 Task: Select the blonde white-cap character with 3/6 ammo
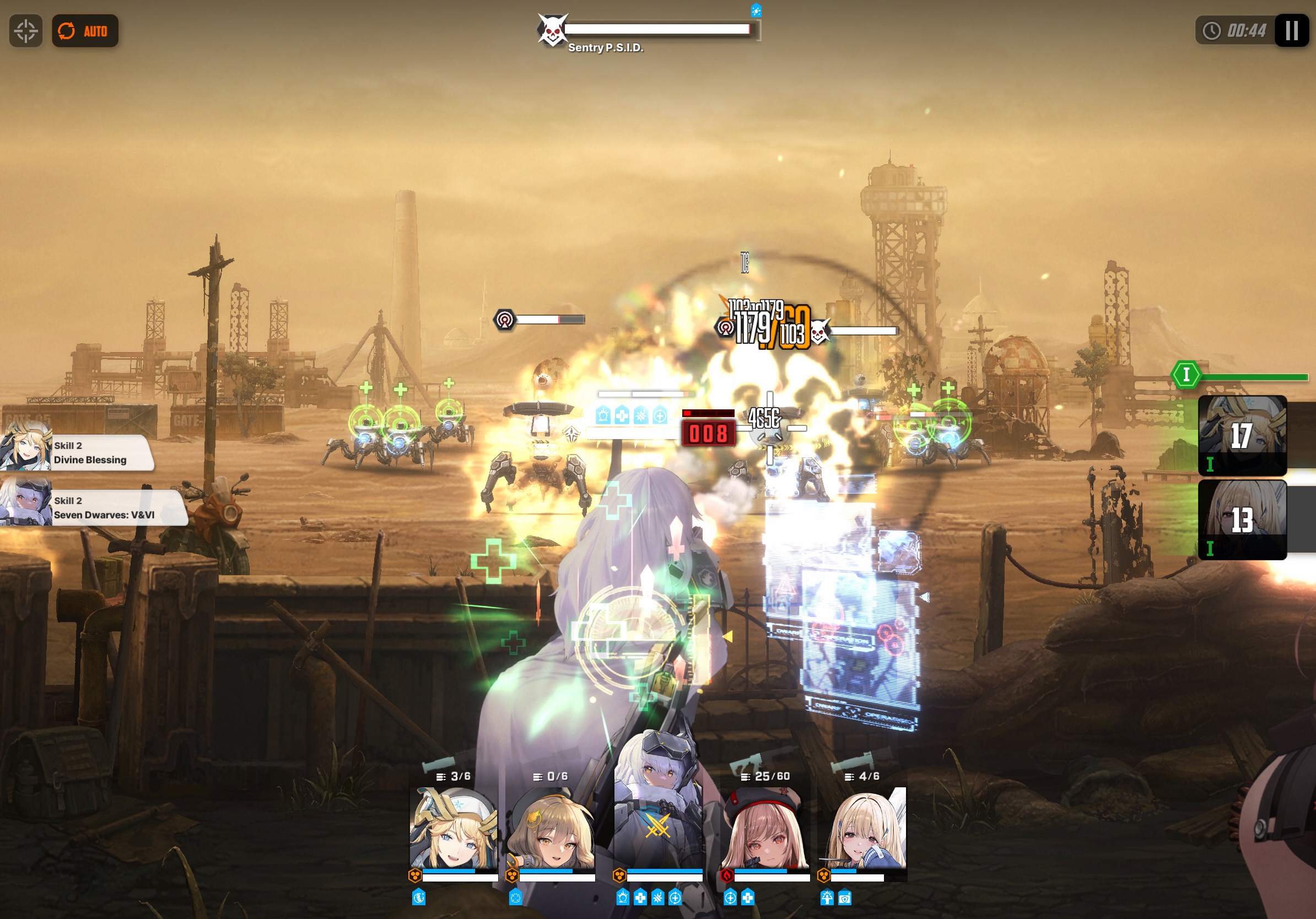tap(454, 829)
